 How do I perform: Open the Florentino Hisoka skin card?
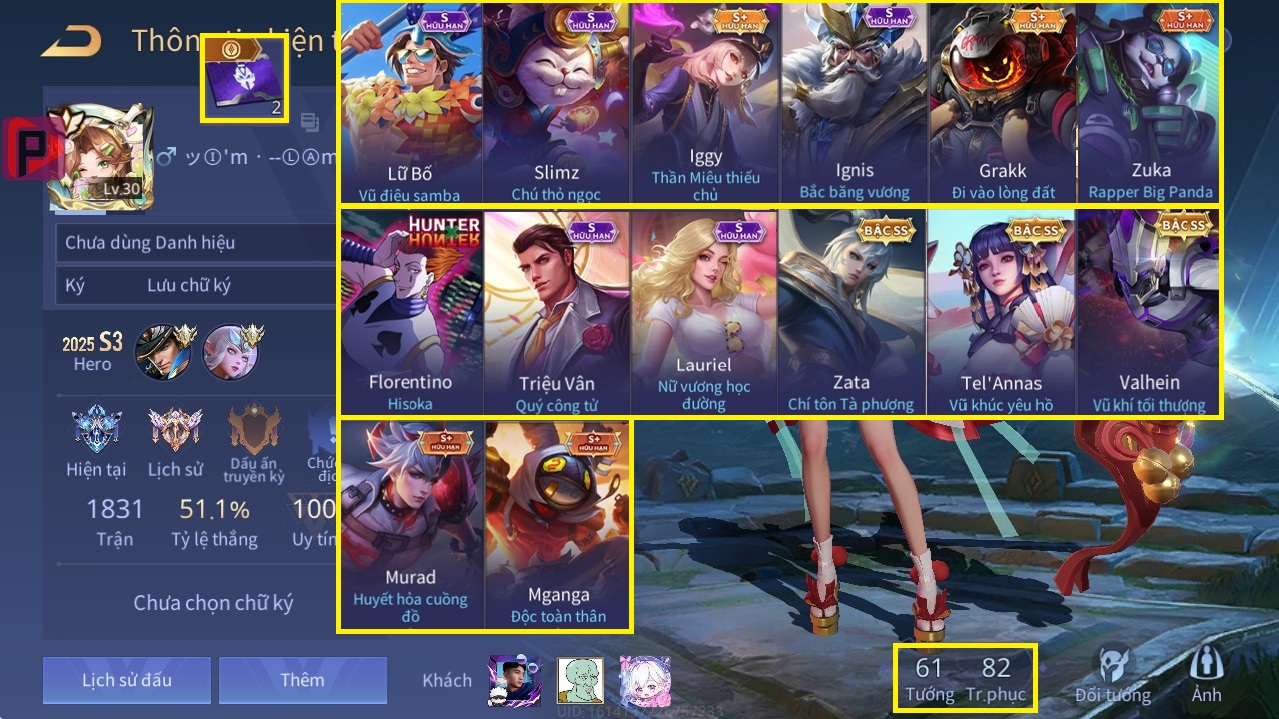(411, 312)
